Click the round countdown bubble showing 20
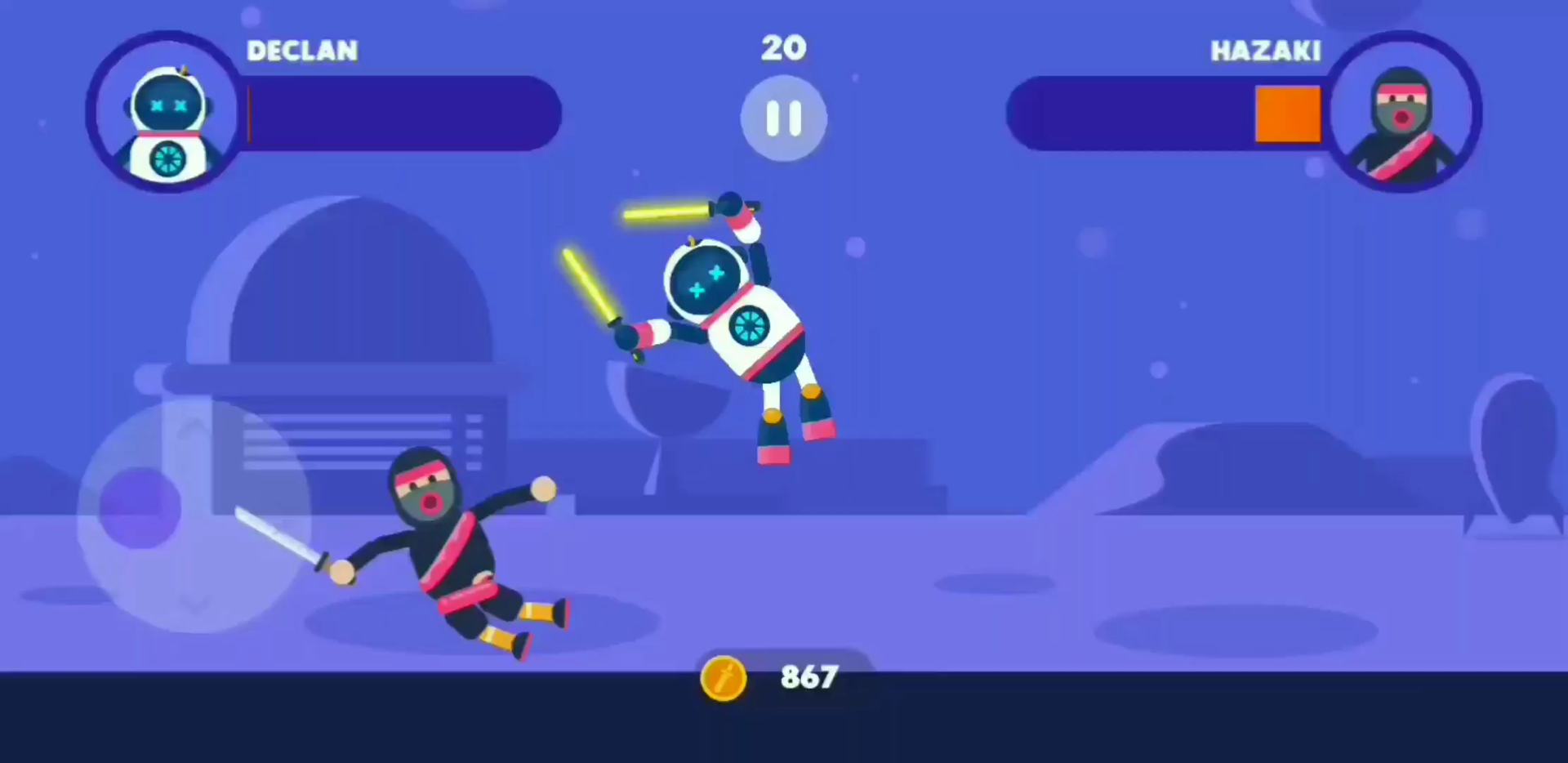The width and height of the screenshot is (1568, 763). 783,118
